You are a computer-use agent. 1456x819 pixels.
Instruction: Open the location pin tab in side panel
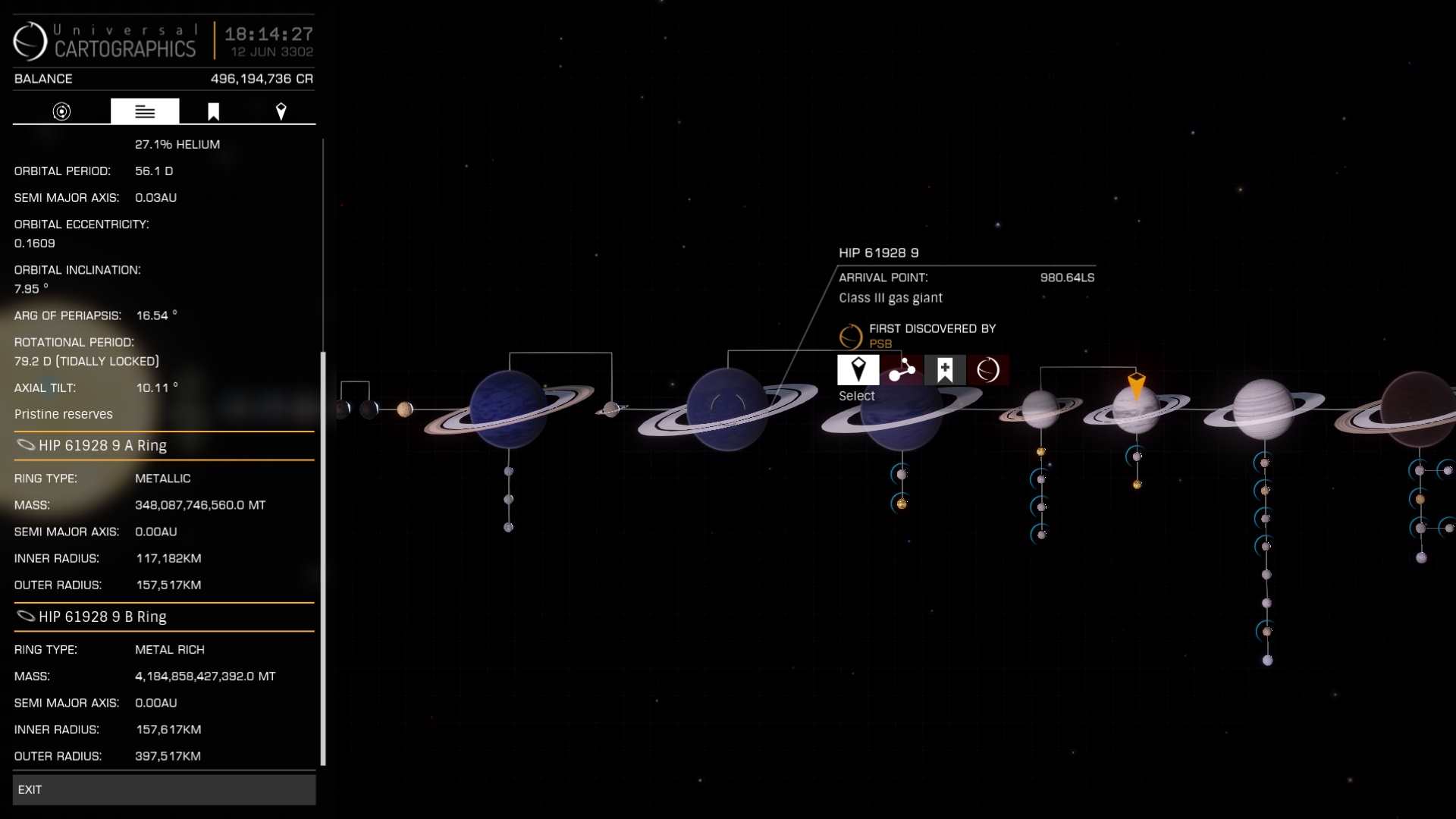click(x=281, y=111)
